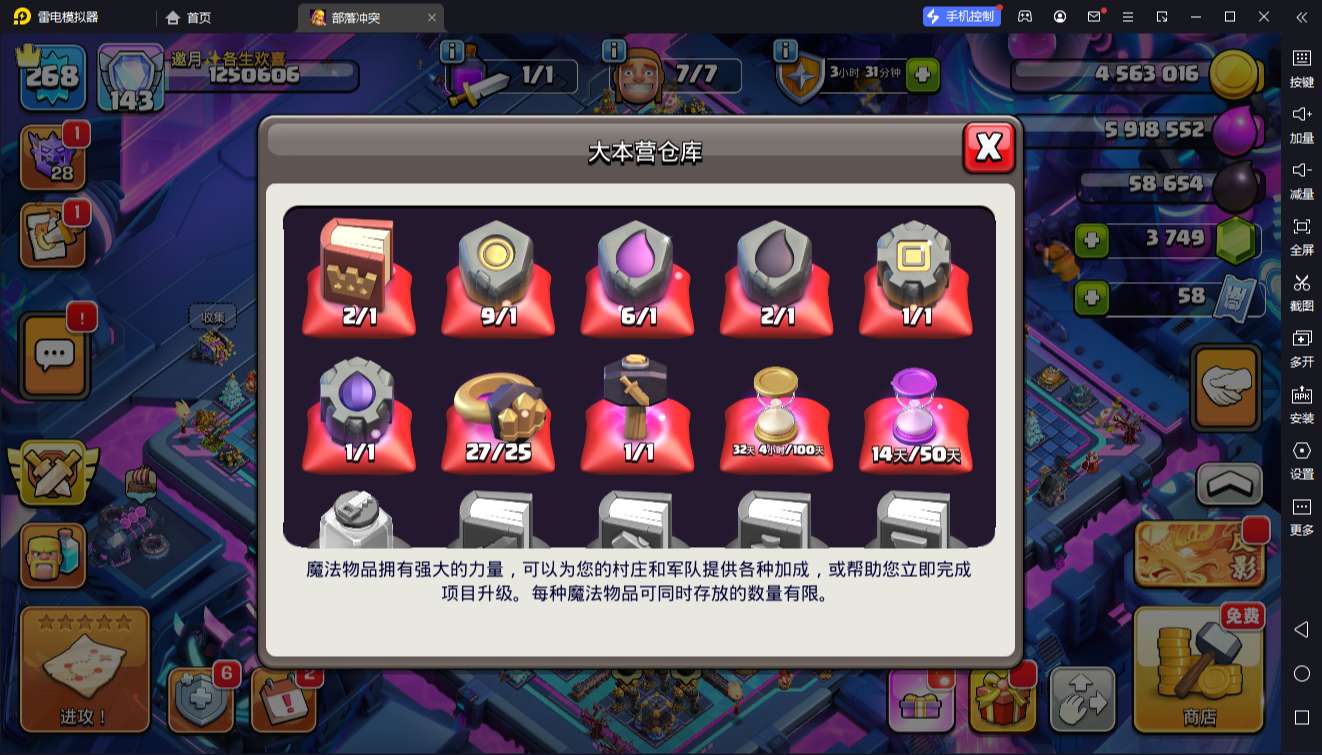Screen dimensions: 1322x755
Task: Open the clan badge showing 28
Action: [x=52, y=155]
